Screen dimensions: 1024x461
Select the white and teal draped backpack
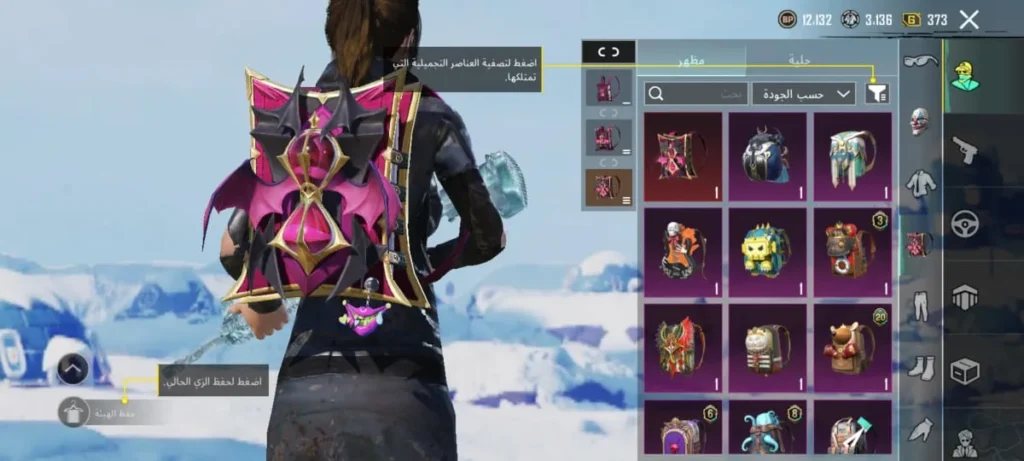(852, 156)
